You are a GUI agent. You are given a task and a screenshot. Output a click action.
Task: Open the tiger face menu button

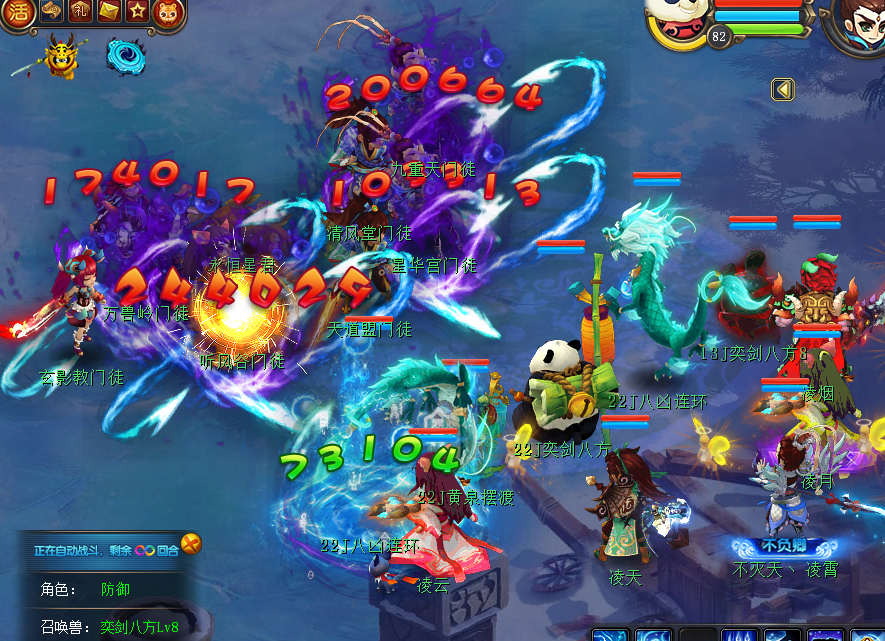pyautogui.click(x=167, y=12)
